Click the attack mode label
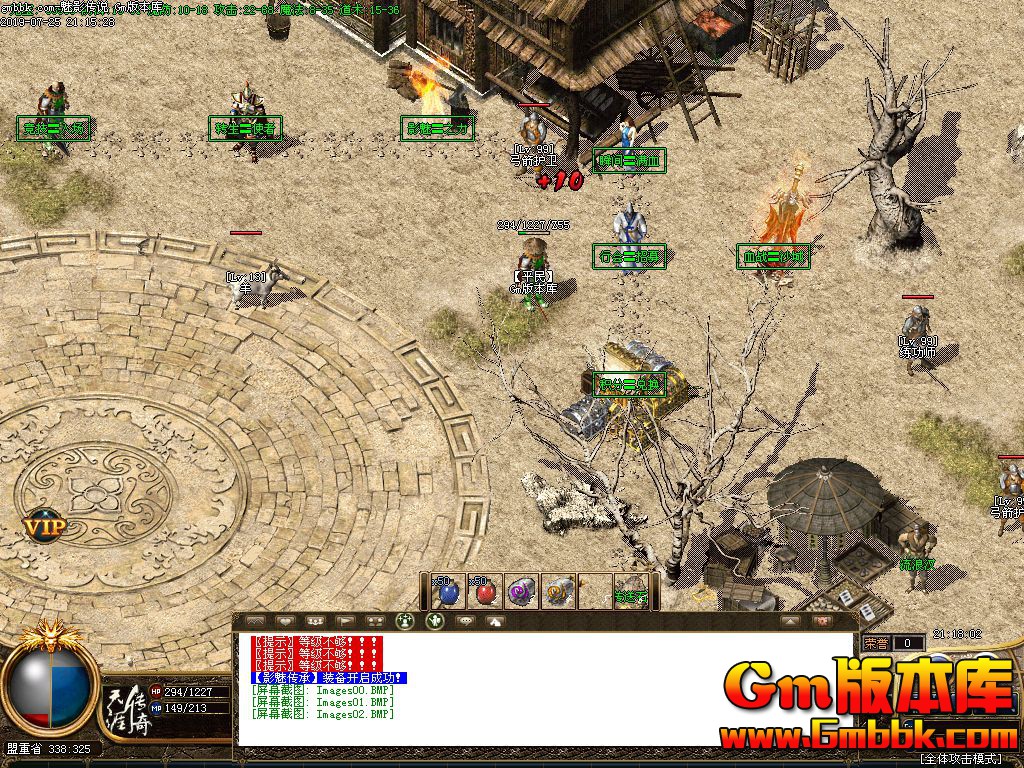Image resolution: width=1024 pixels, height=768 pixels. 968,759
